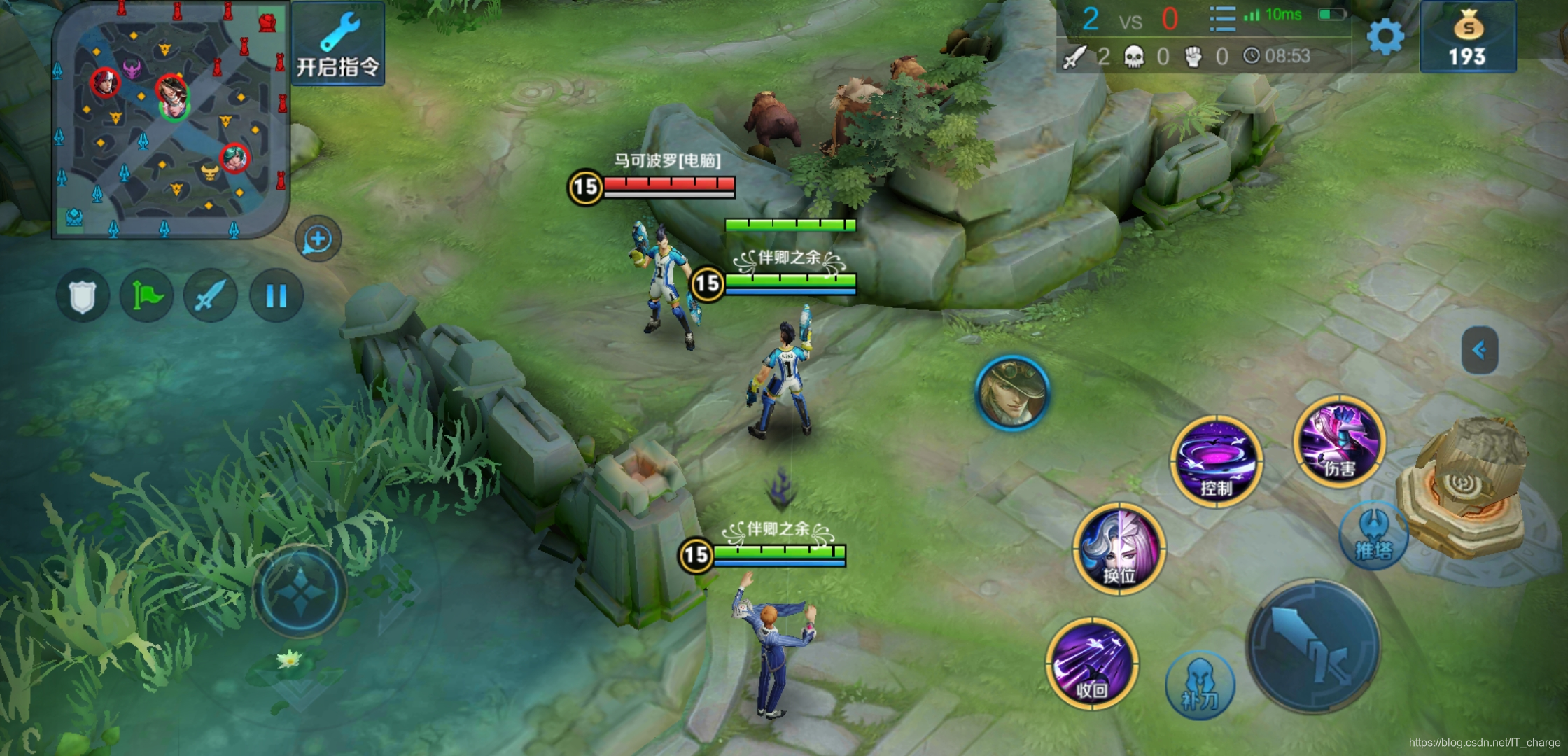Activate the 伤害 skill
The height and width of the screenshot is (756, 1568).
coord(1338,442)
